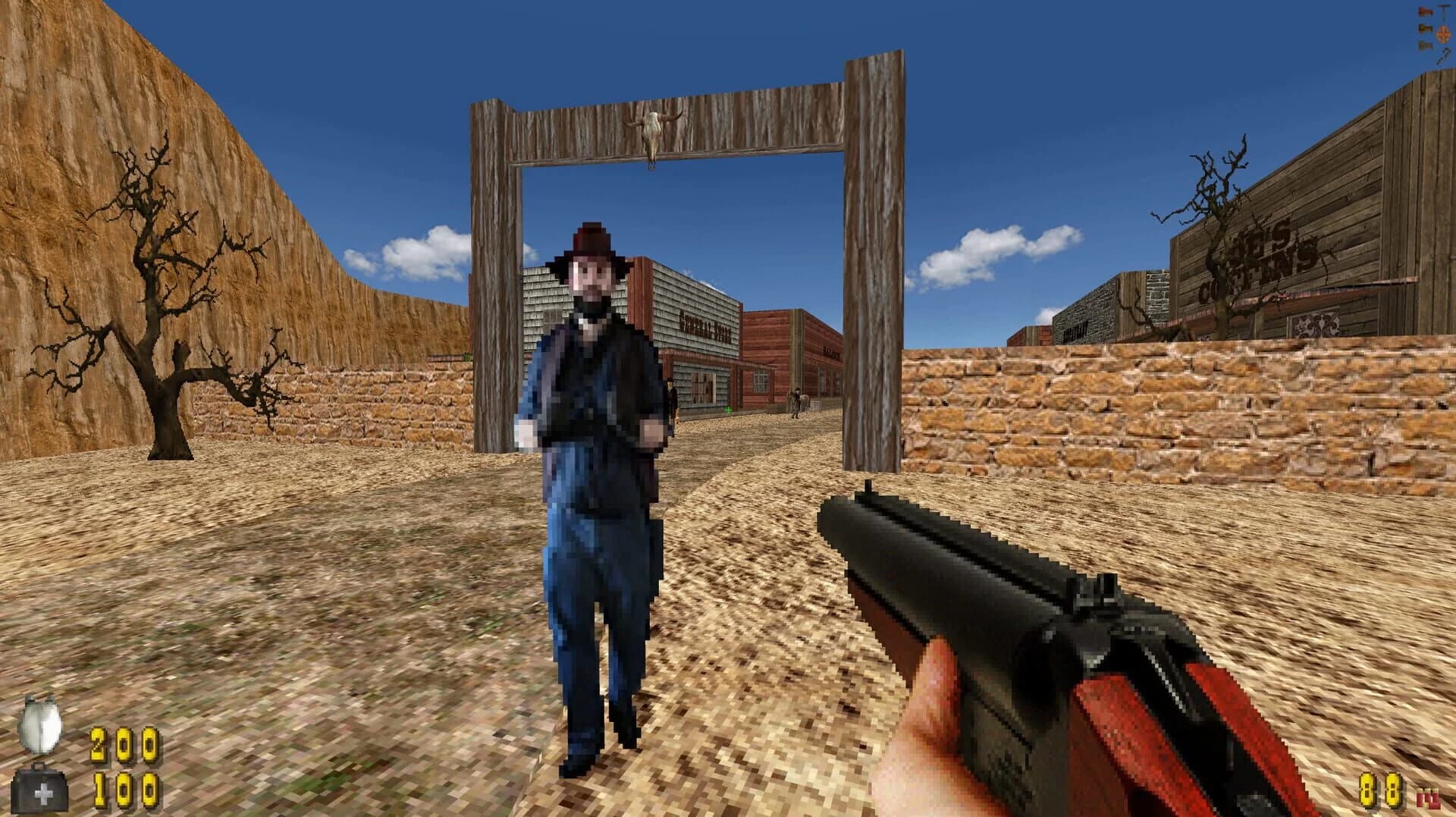This screenshot has height=817, width=1456.
Task: Click the brown key item icon top right
Action: pyautogui.click(x=1425, y=29)
